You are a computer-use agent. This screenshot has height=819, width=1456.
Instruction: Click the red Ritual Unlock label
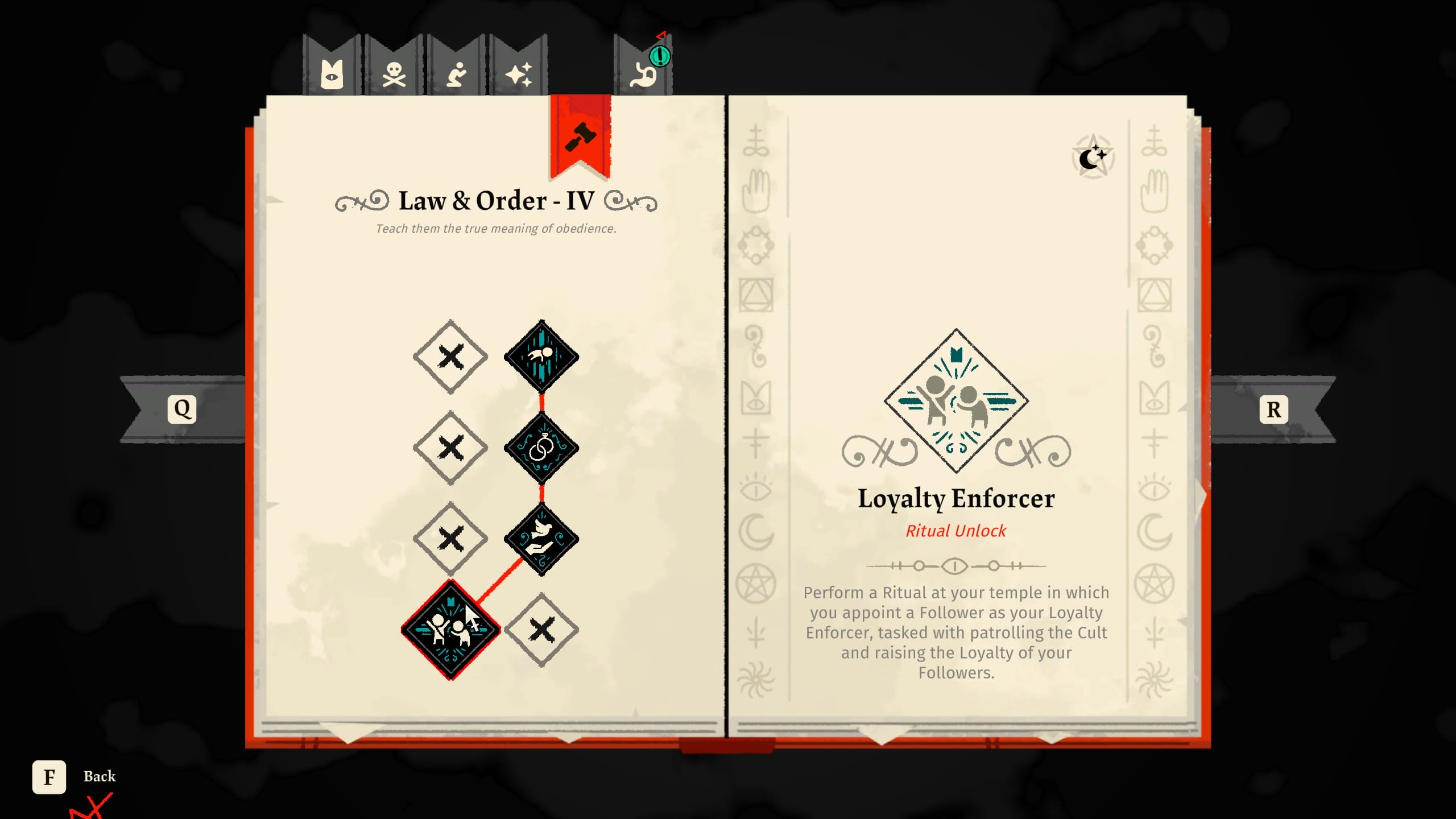pos(956,530)
